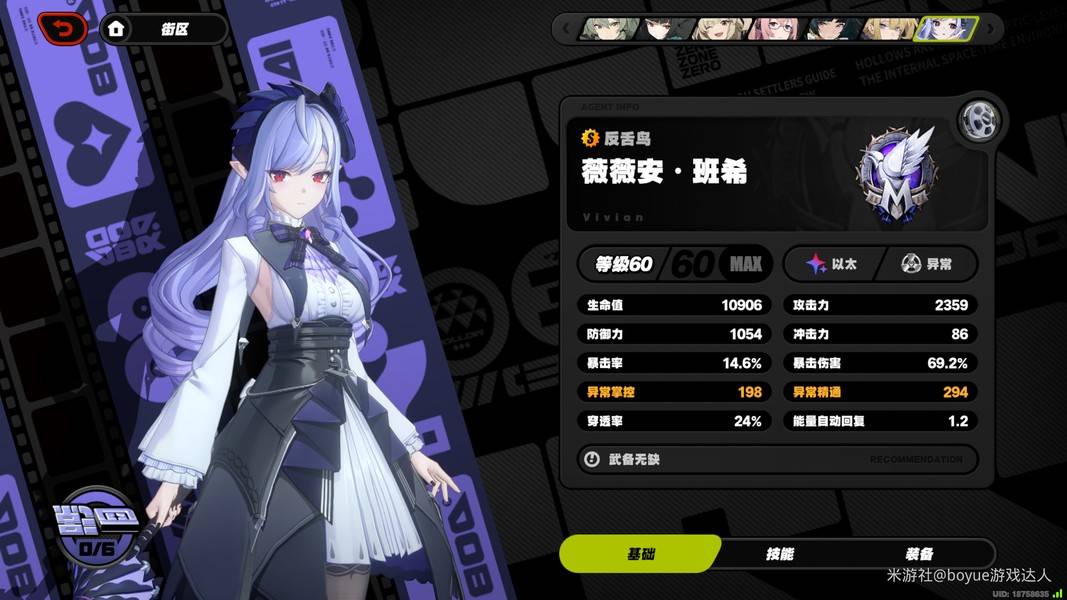Click the red back arrow button

tap(62, 29)
